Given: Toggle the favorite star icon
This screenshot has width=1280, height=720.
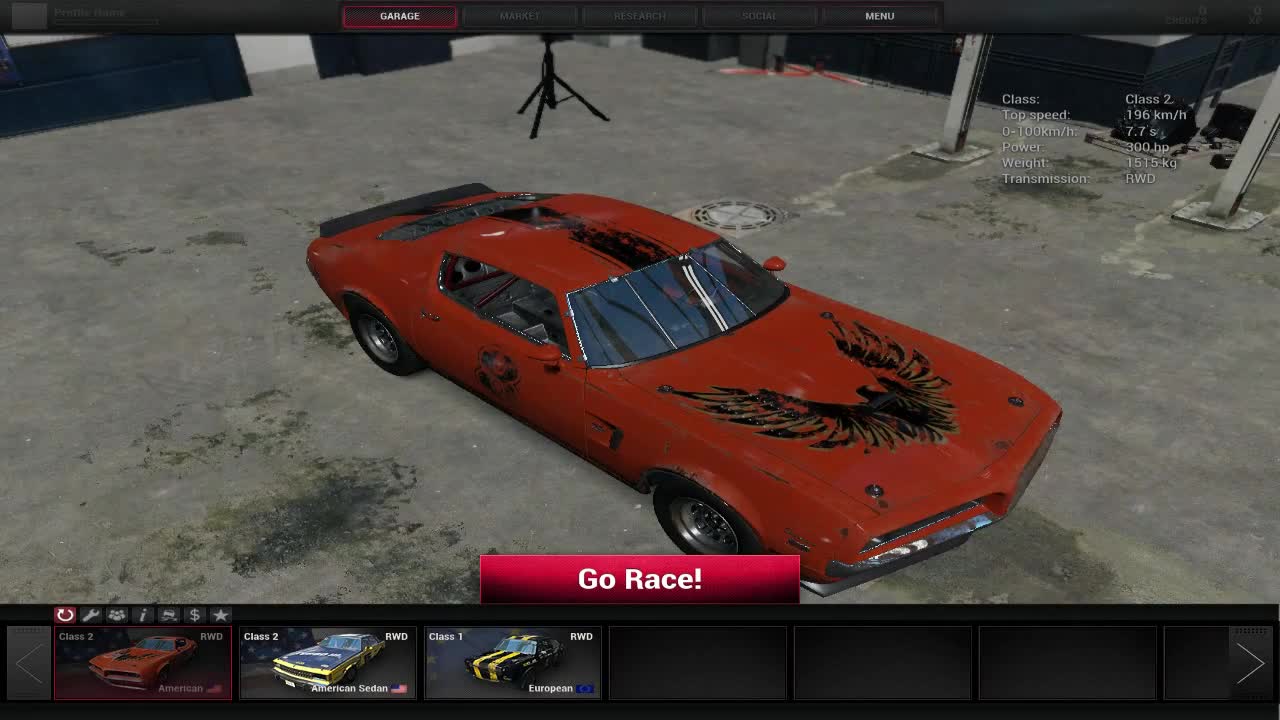Looking at the screenshot, I should coord(220,614).
